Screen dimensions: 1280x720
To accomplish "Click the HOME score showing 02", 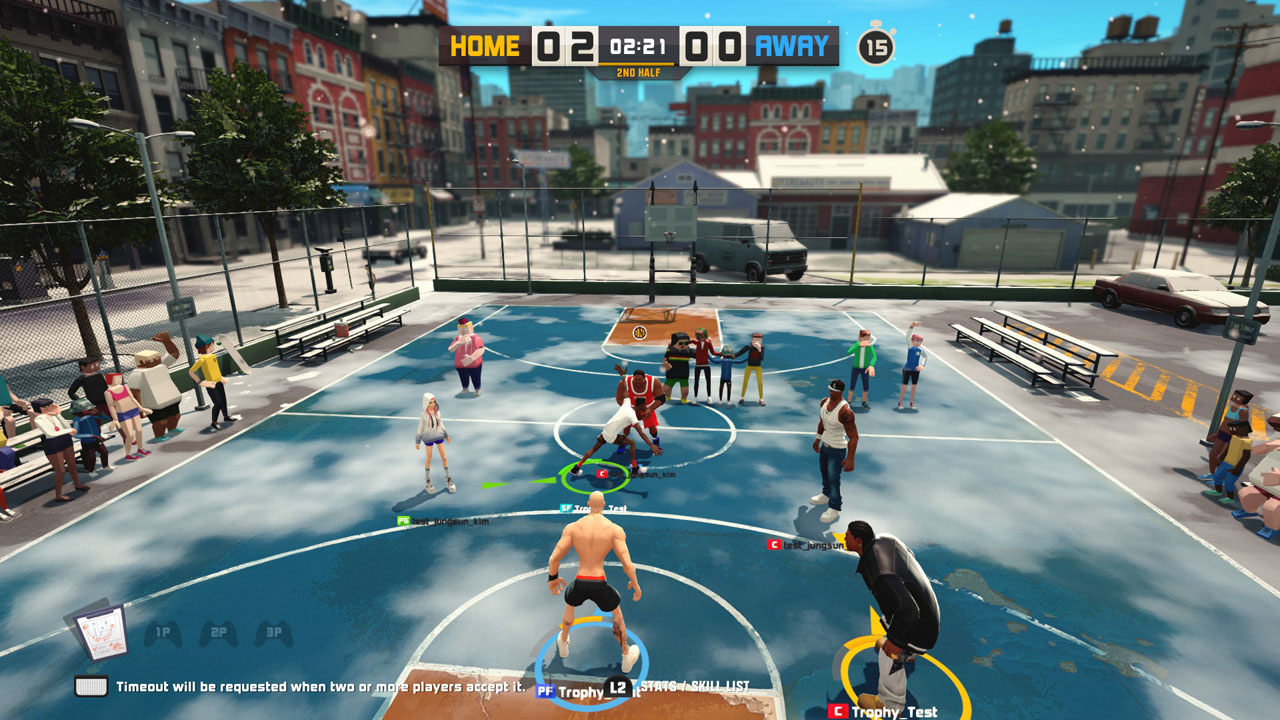I will pyautogui.click(x=566, y=45).
